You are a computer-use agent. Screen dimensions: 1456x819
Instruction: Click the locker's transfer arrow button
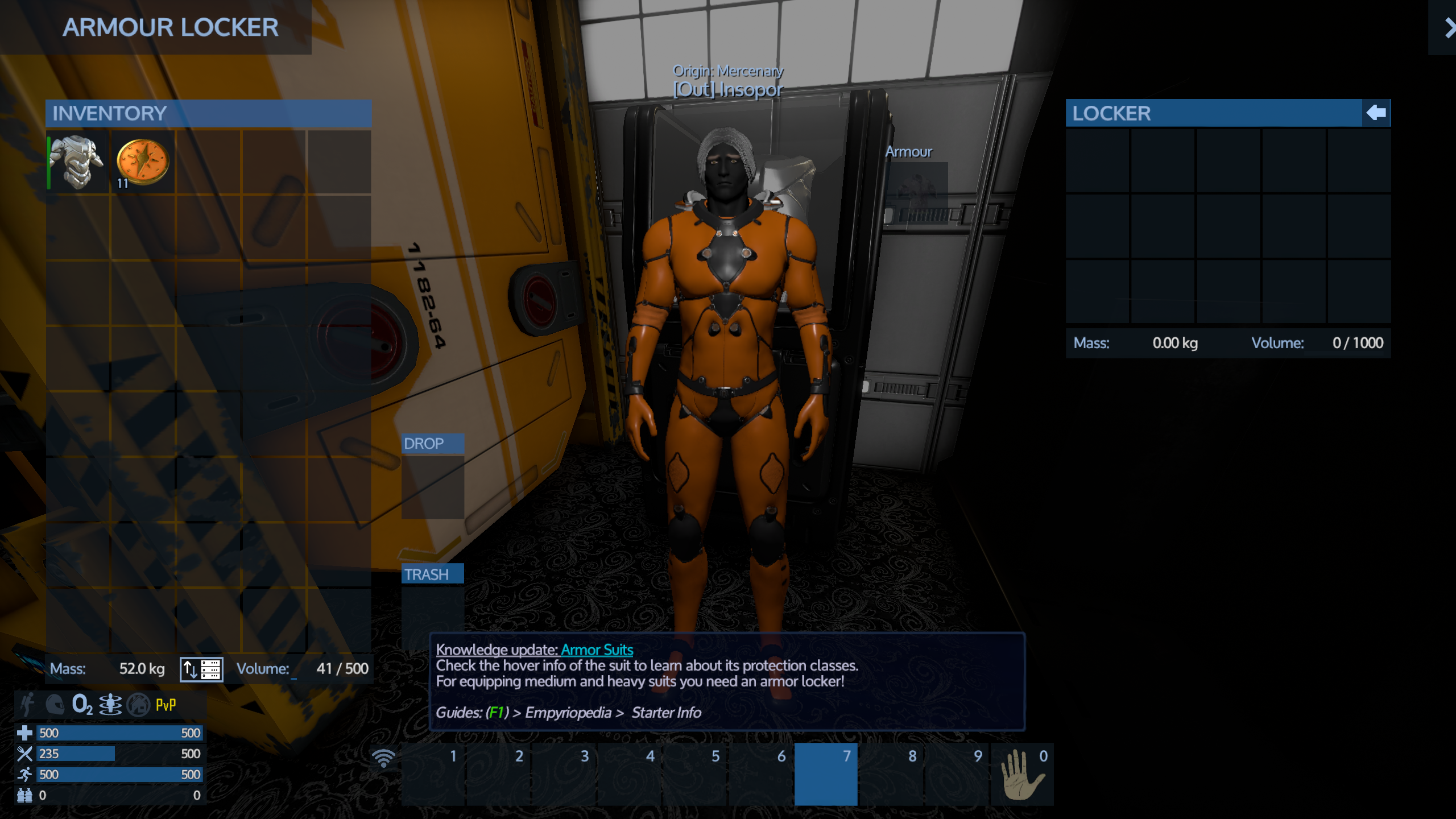tap(1376, 113)
